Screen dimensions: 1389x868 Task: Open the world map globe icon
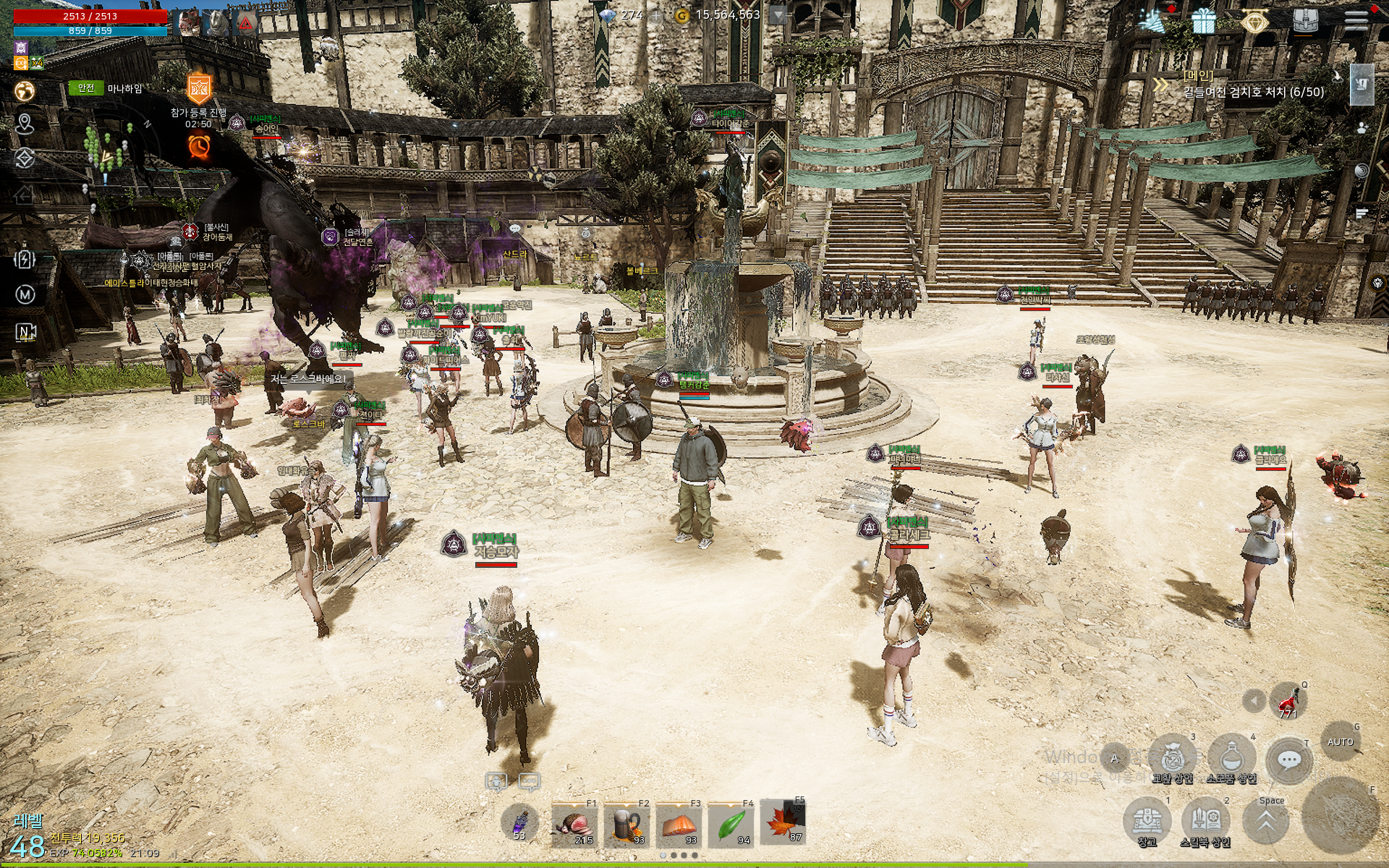(x=25, y=91)
